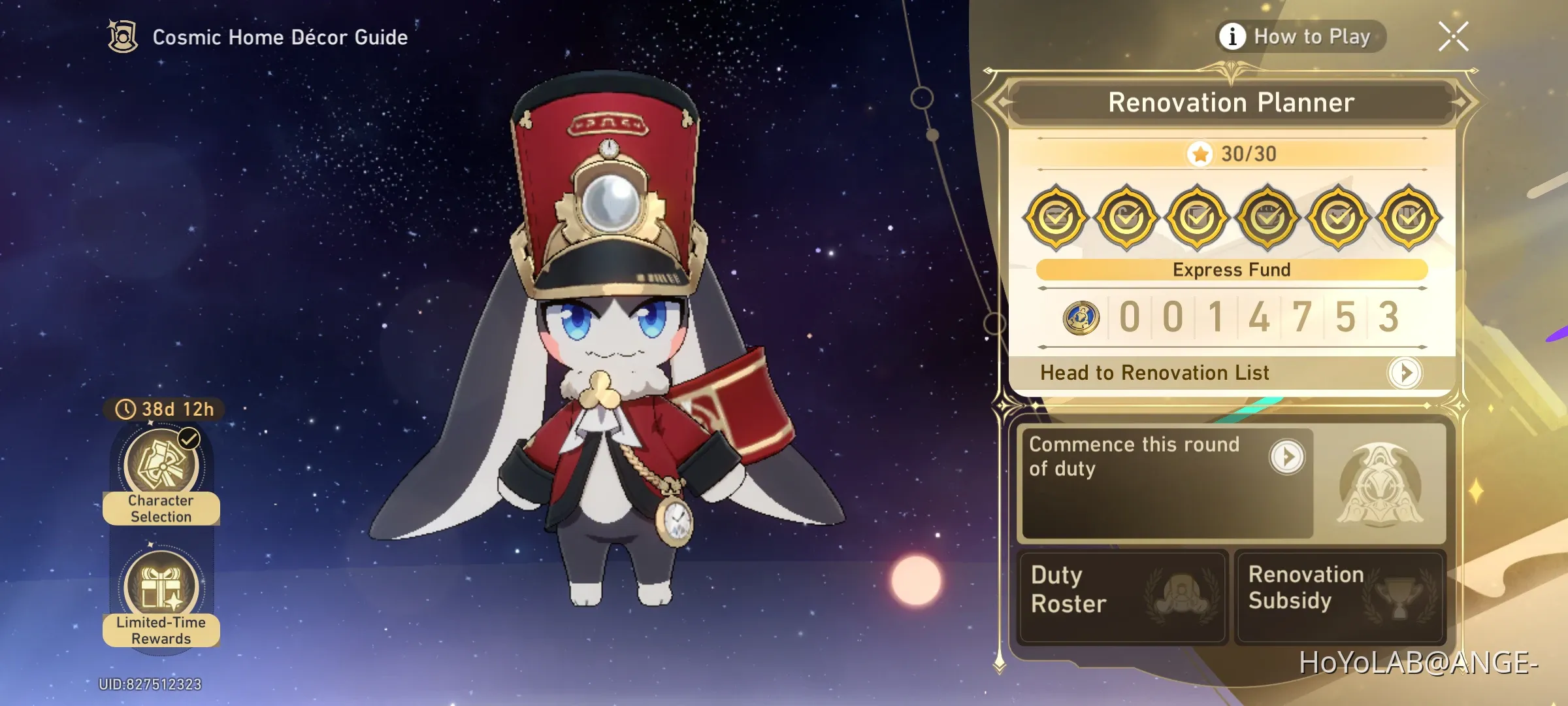Screen dimensions: 1568x706
Task: Click the Express Fund coin icon
Action: coord(1083,318)
